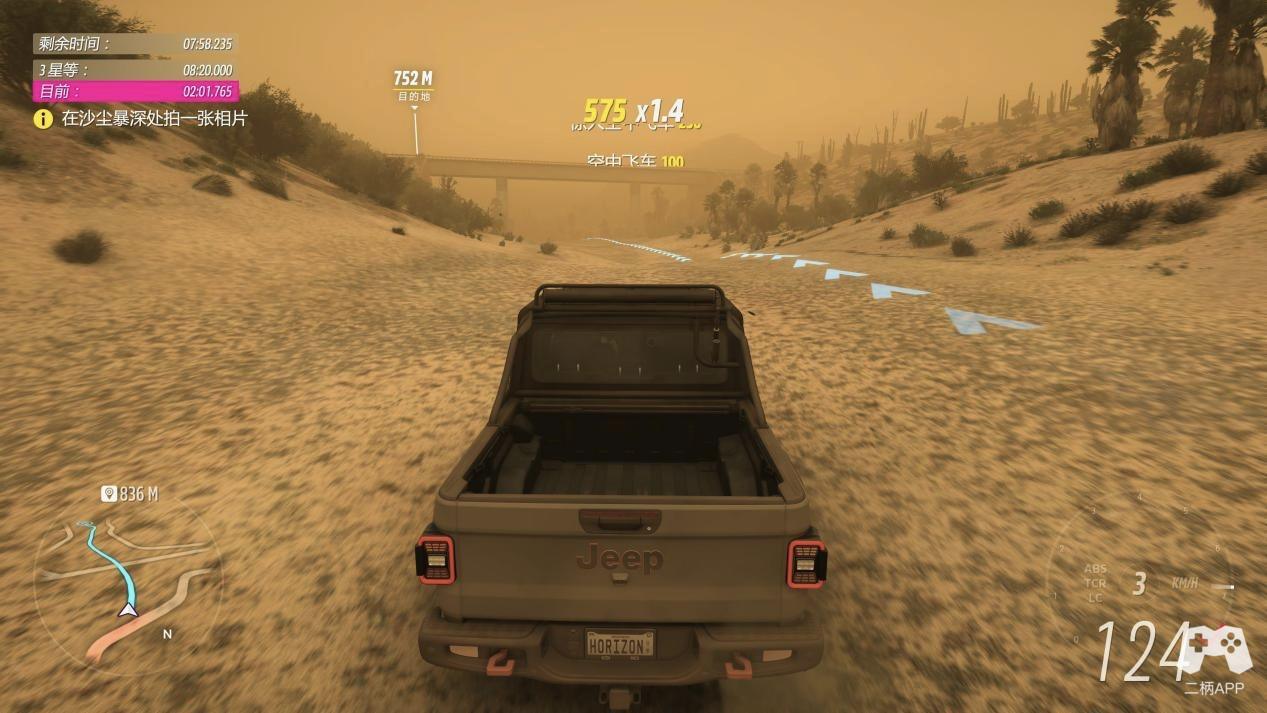The height and width of the screenshot is (713, 1267).
Task: Click the gamepad watermark logo
Action: (x=1216, y=648)
